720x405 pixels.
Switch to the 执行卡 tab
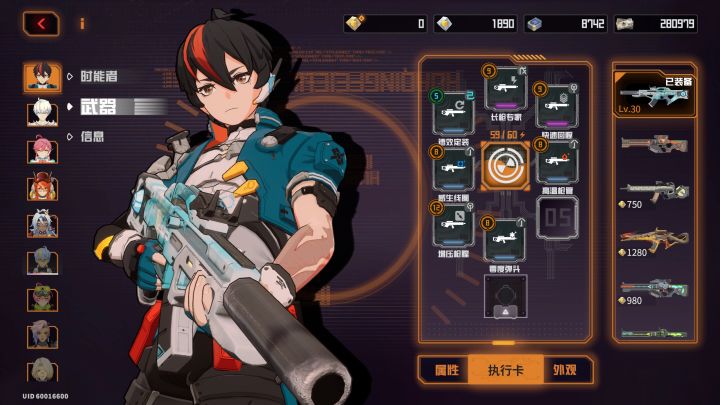coord(505,370)
